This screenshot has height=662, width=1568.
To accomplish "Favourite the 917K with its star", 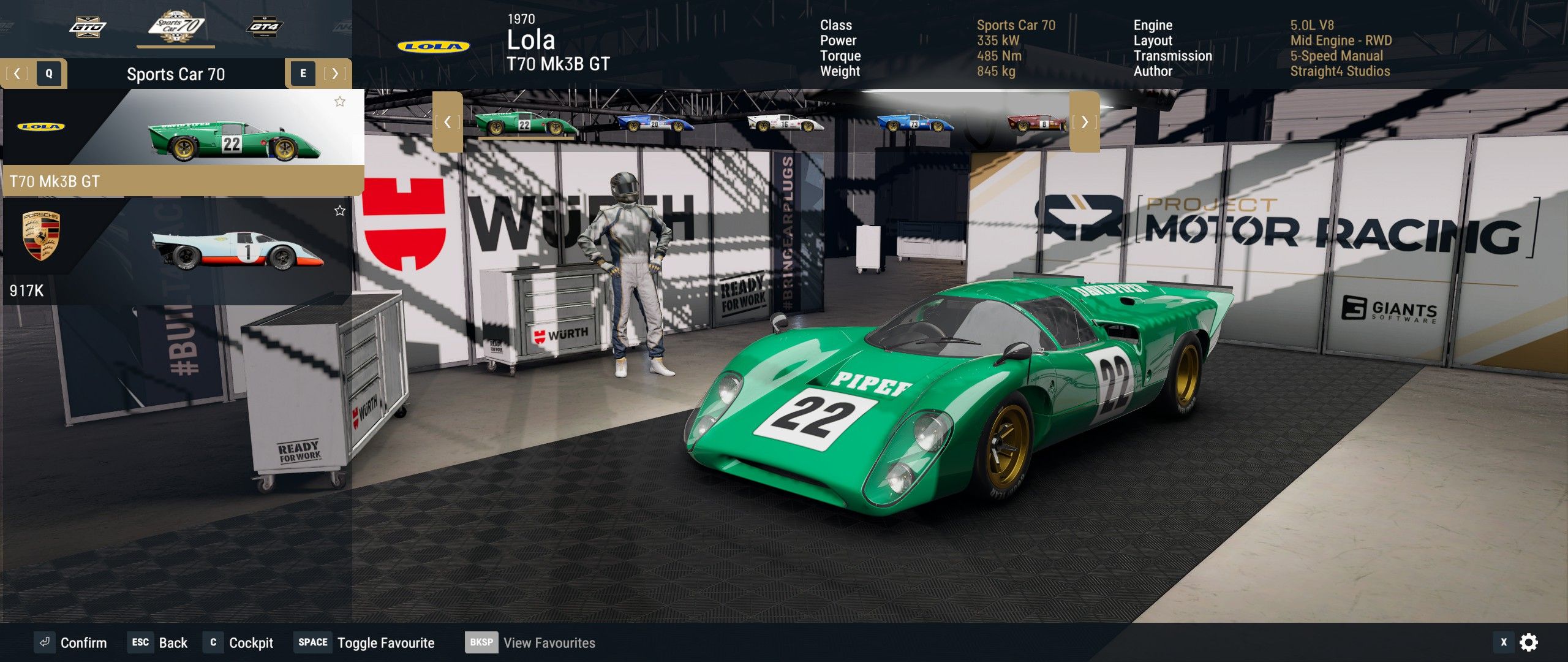I will 340,211.
